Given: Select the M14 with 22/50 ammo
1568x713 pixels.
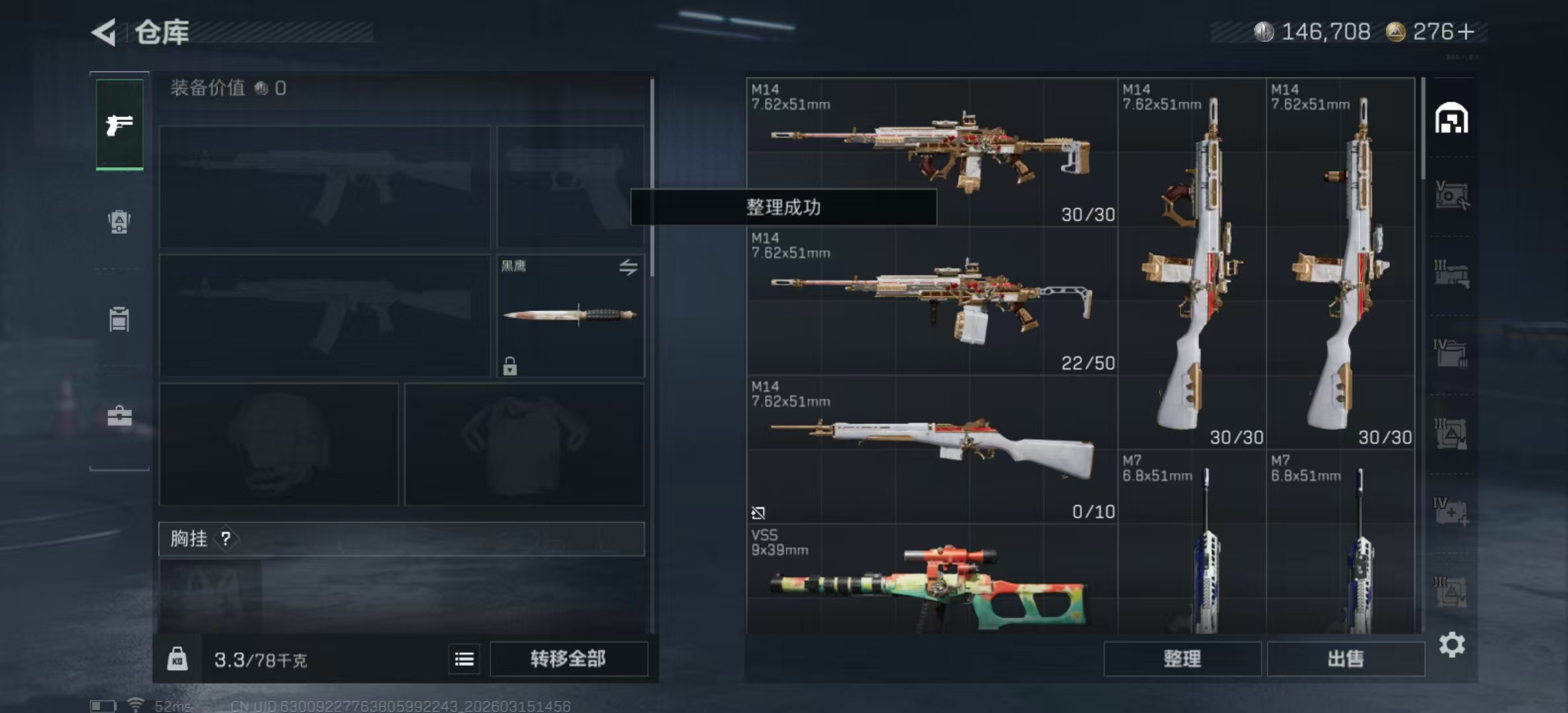Looking at the screenshot, I should coord(932,301).
